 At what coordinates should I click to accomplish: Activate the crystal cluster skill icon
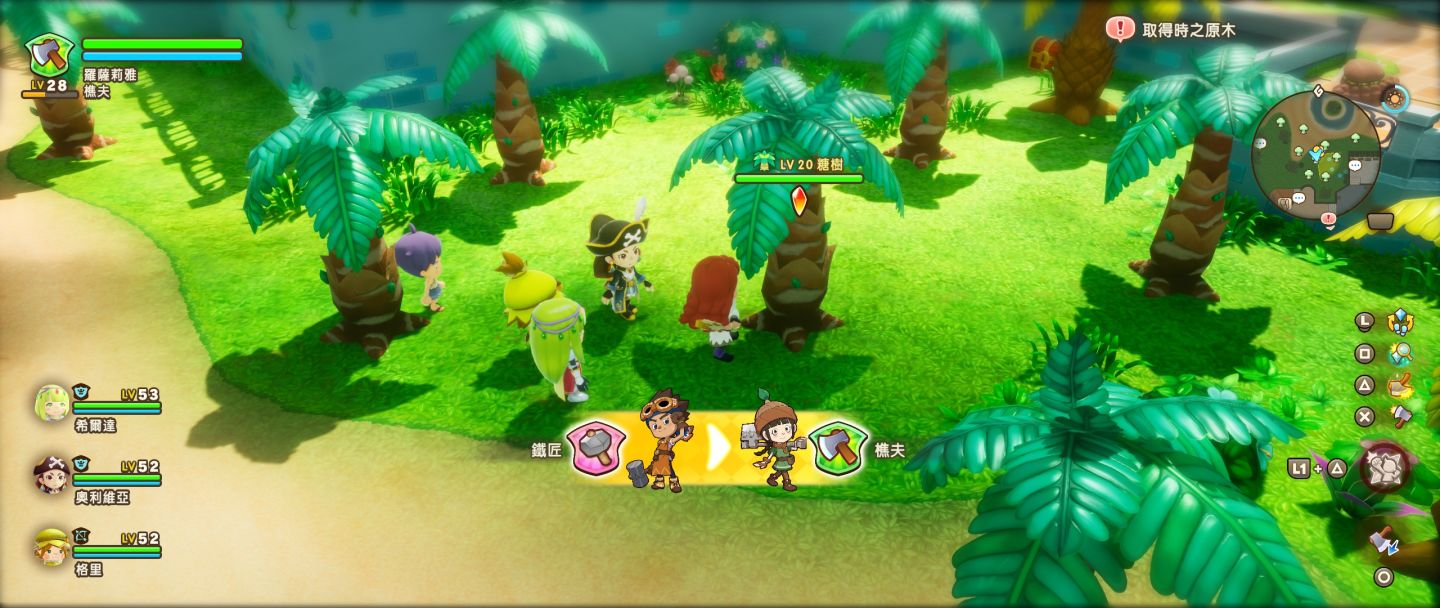coord(1400,322)
